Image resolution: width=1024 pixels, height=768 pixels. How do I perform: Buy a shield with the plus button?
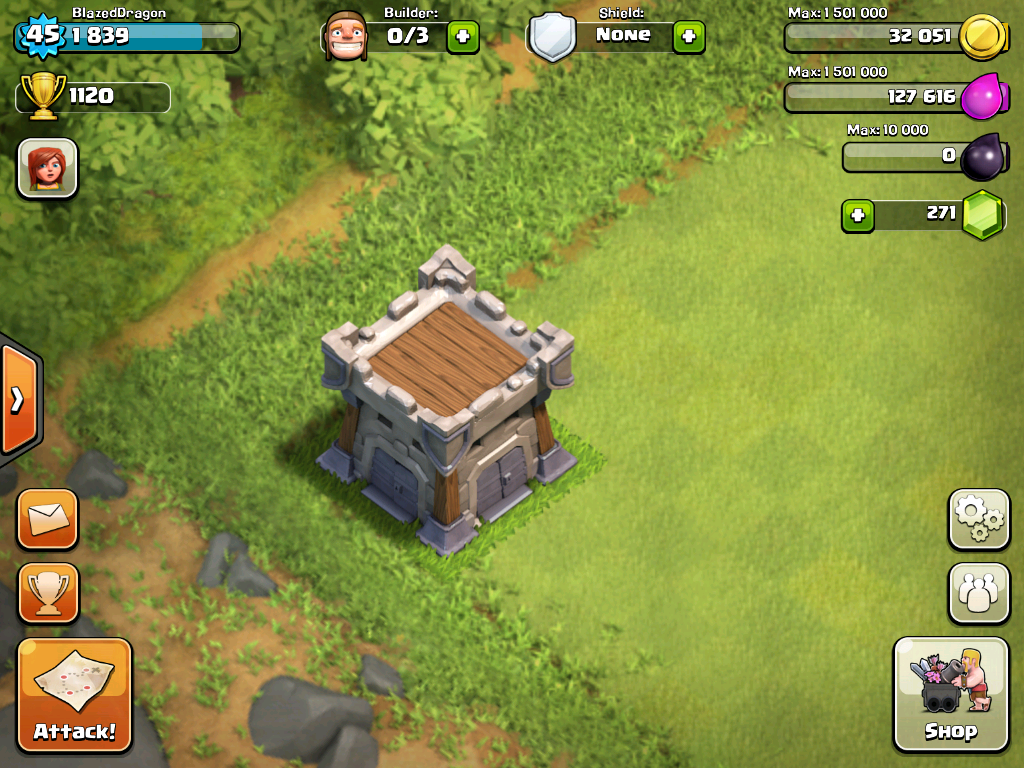click(x=688, y=37)
